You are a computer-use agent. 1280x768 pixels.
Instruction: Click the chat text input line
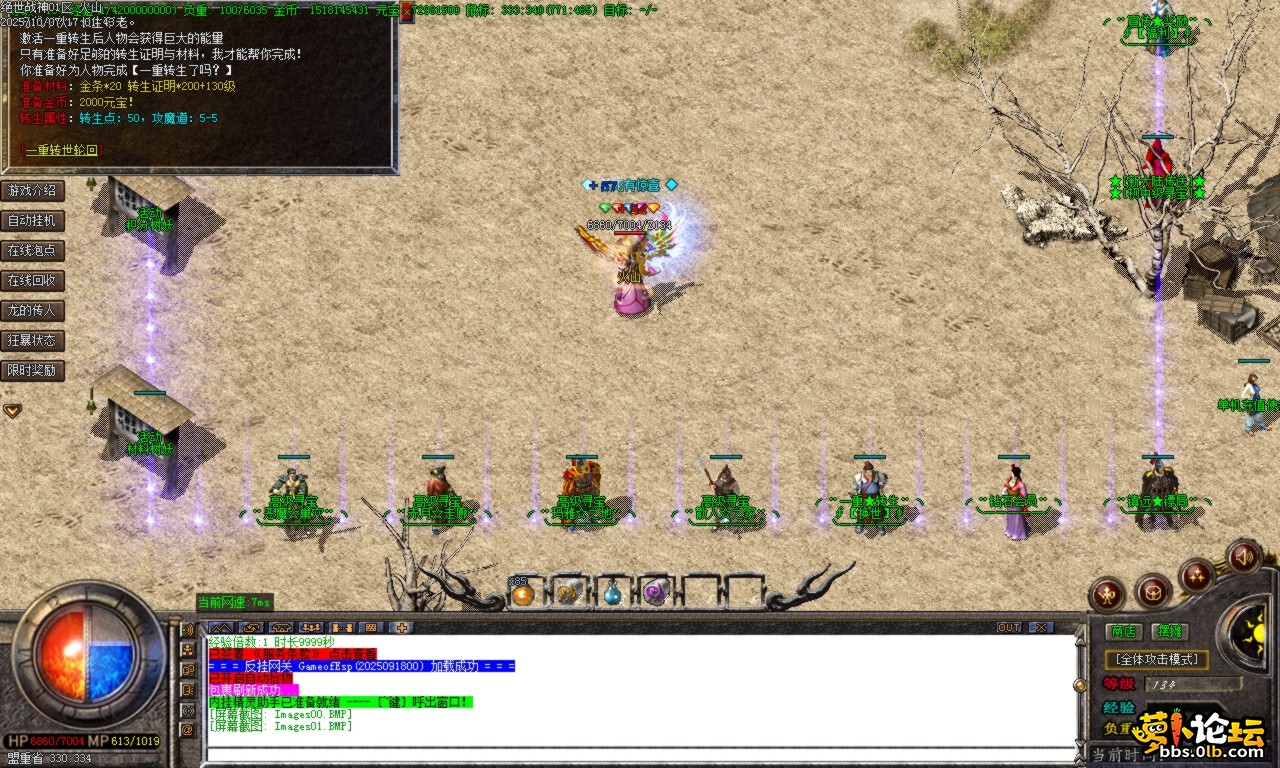point(640,753)
